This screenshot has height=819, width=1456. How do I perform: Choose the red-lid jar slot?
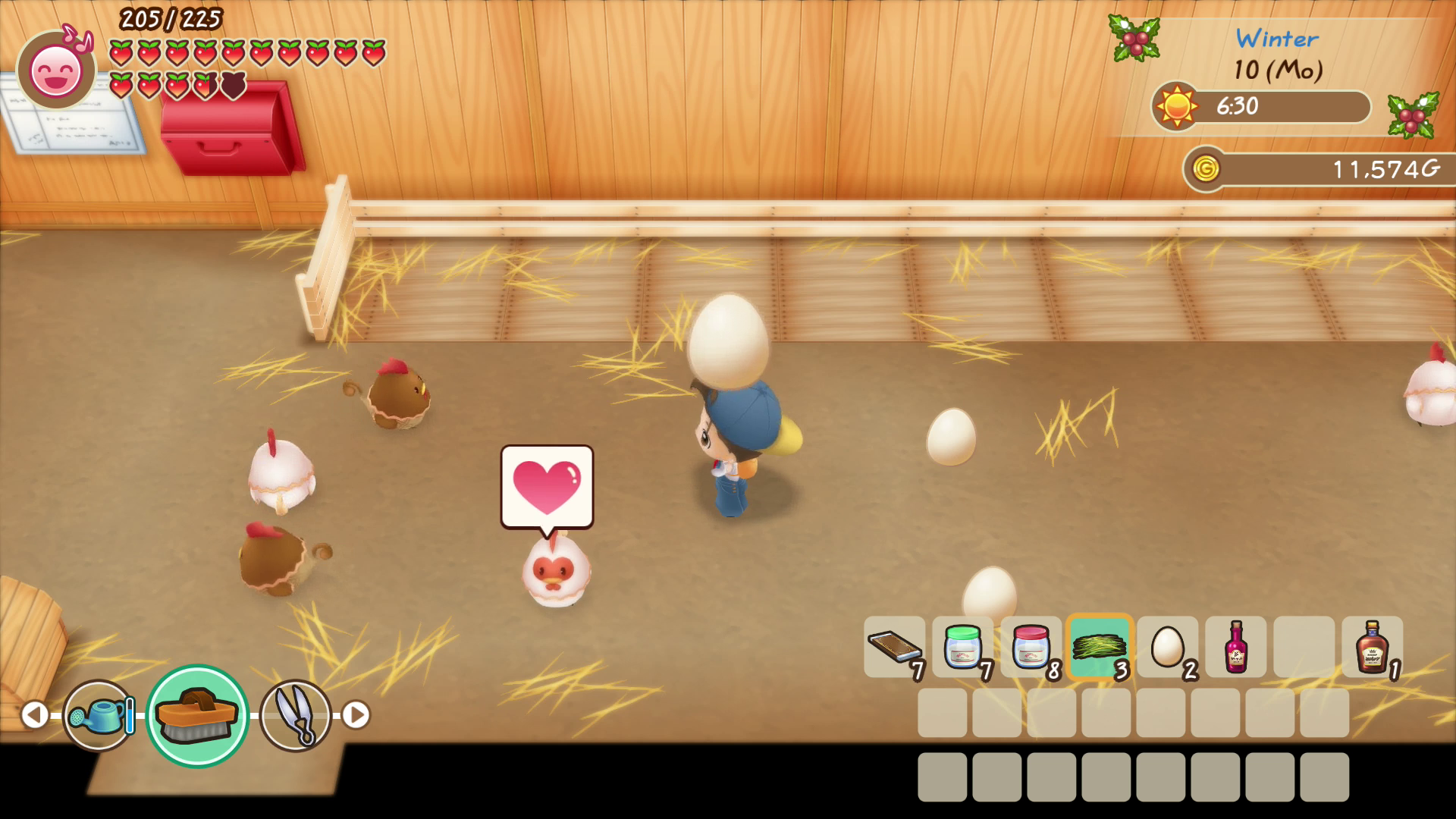(x=1031, y=647)
